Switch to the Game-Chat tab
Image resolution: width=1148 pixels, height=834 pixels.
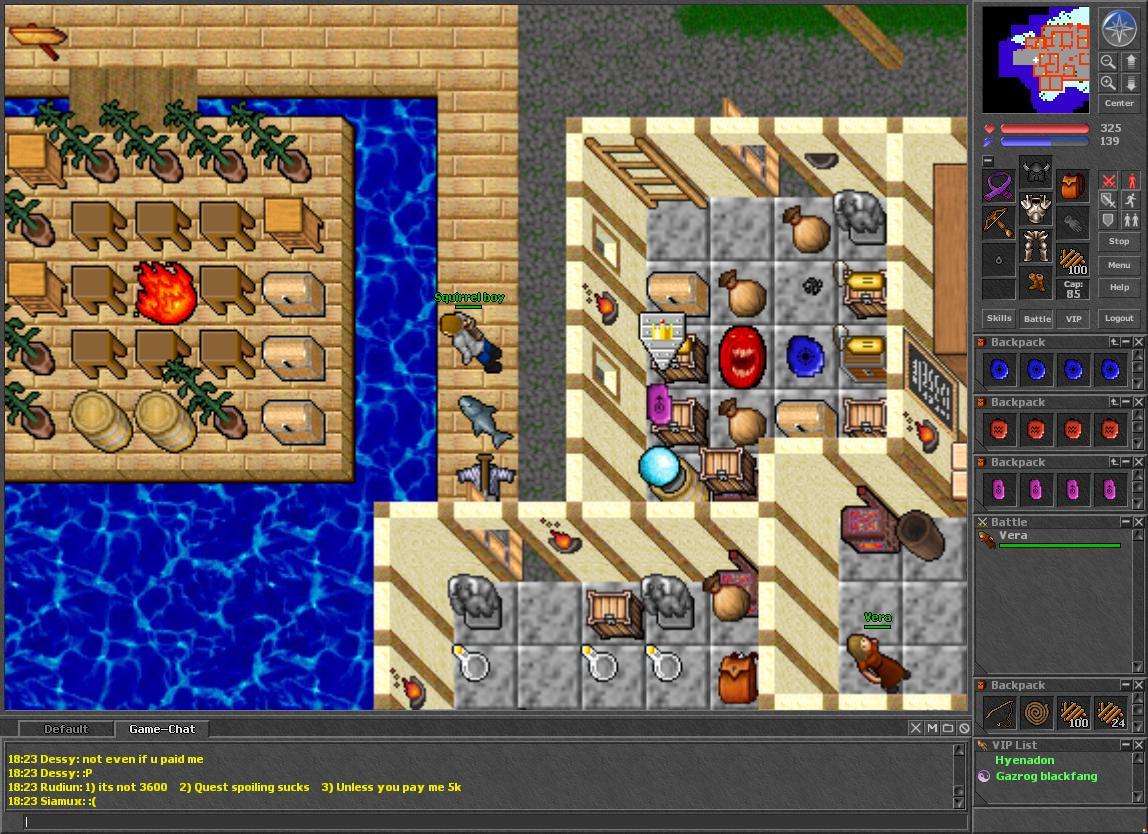(162, 729)
